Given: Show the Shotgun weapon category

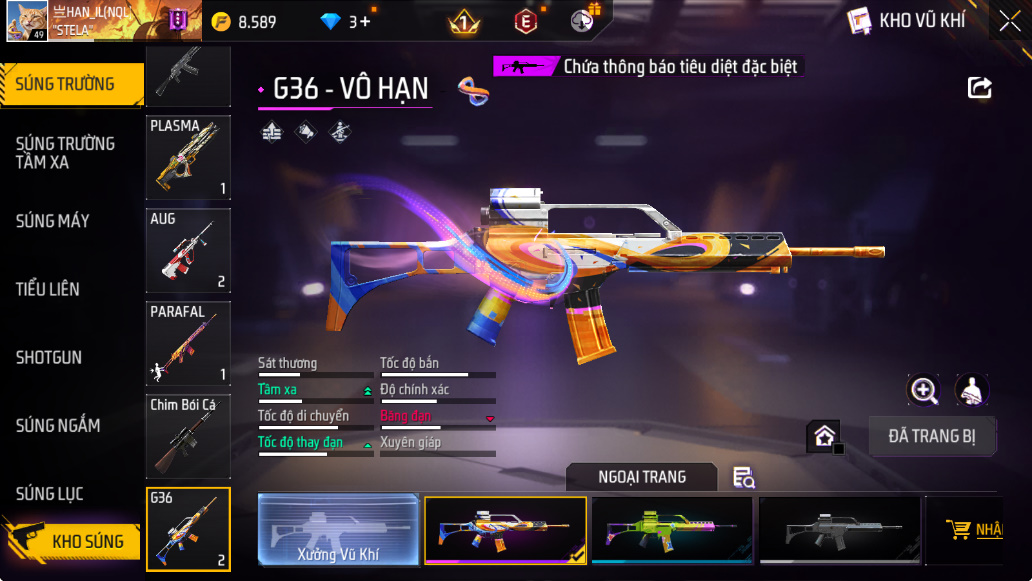Looking at the screenshot, I should point(49,357).
